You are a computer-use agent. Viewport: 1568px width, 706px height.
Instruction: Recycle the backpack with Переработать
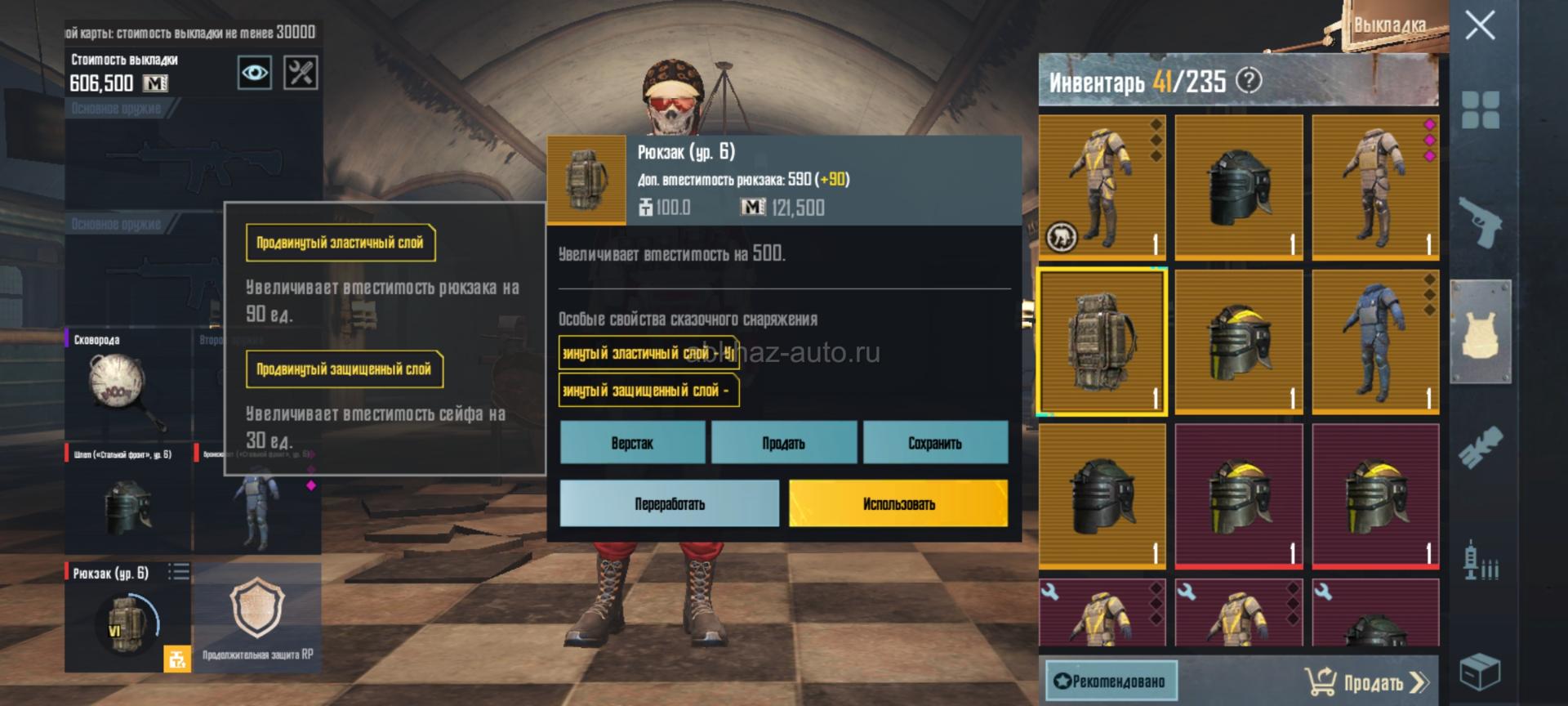(669, 503)
